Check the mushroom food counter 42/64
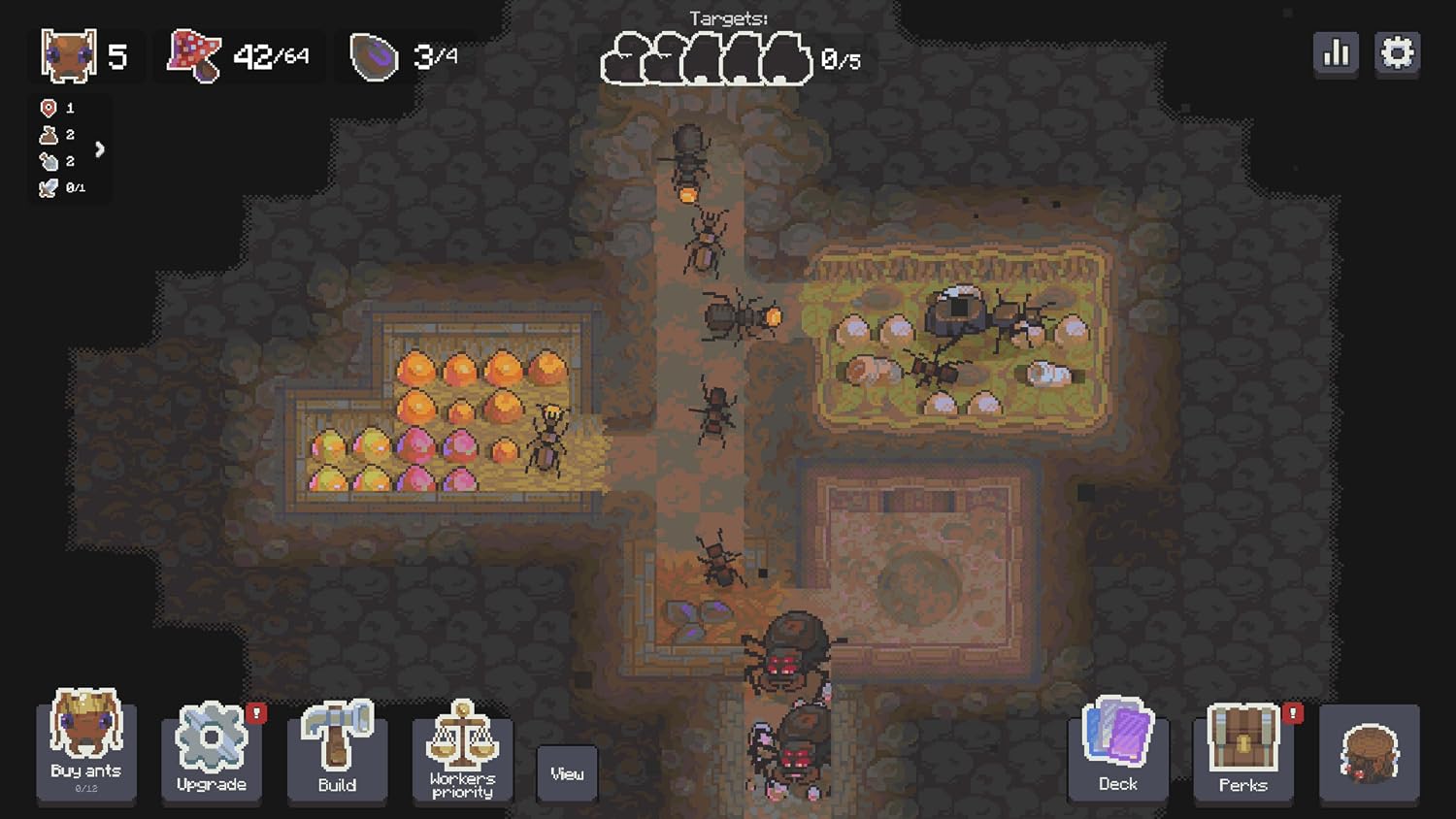 pos(238,55)
